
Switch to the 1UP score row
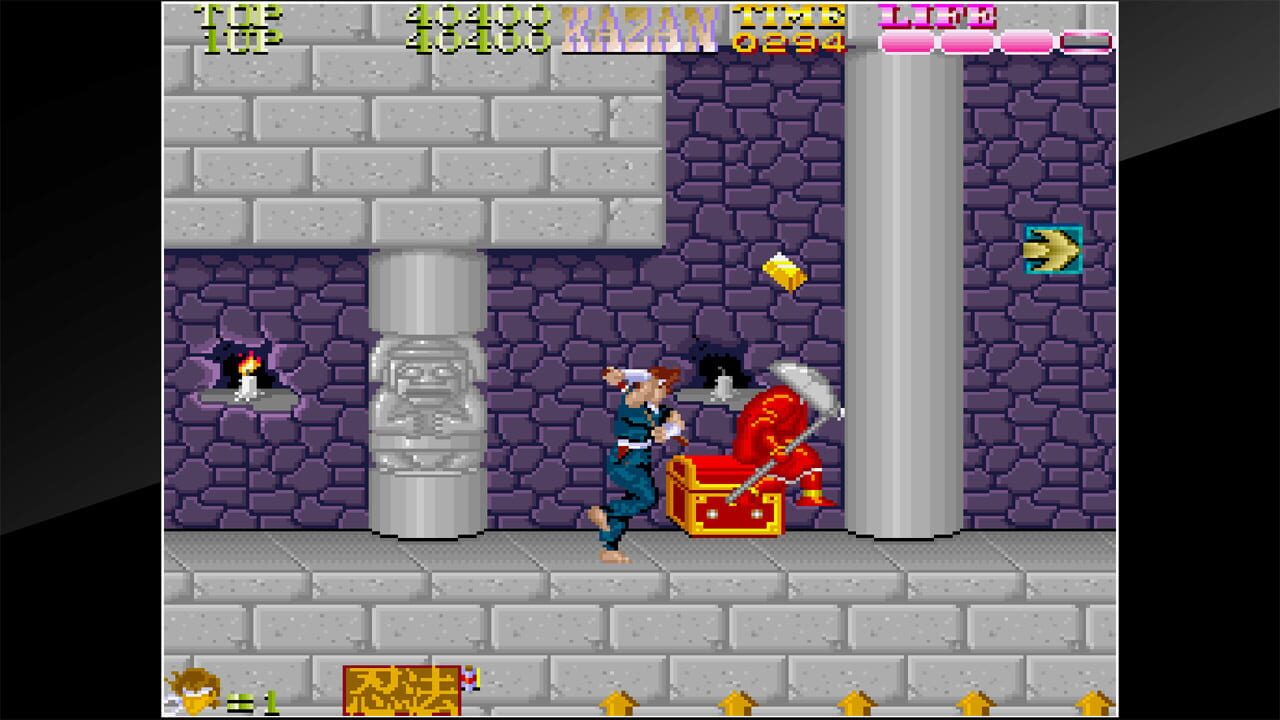coord(237,38)
